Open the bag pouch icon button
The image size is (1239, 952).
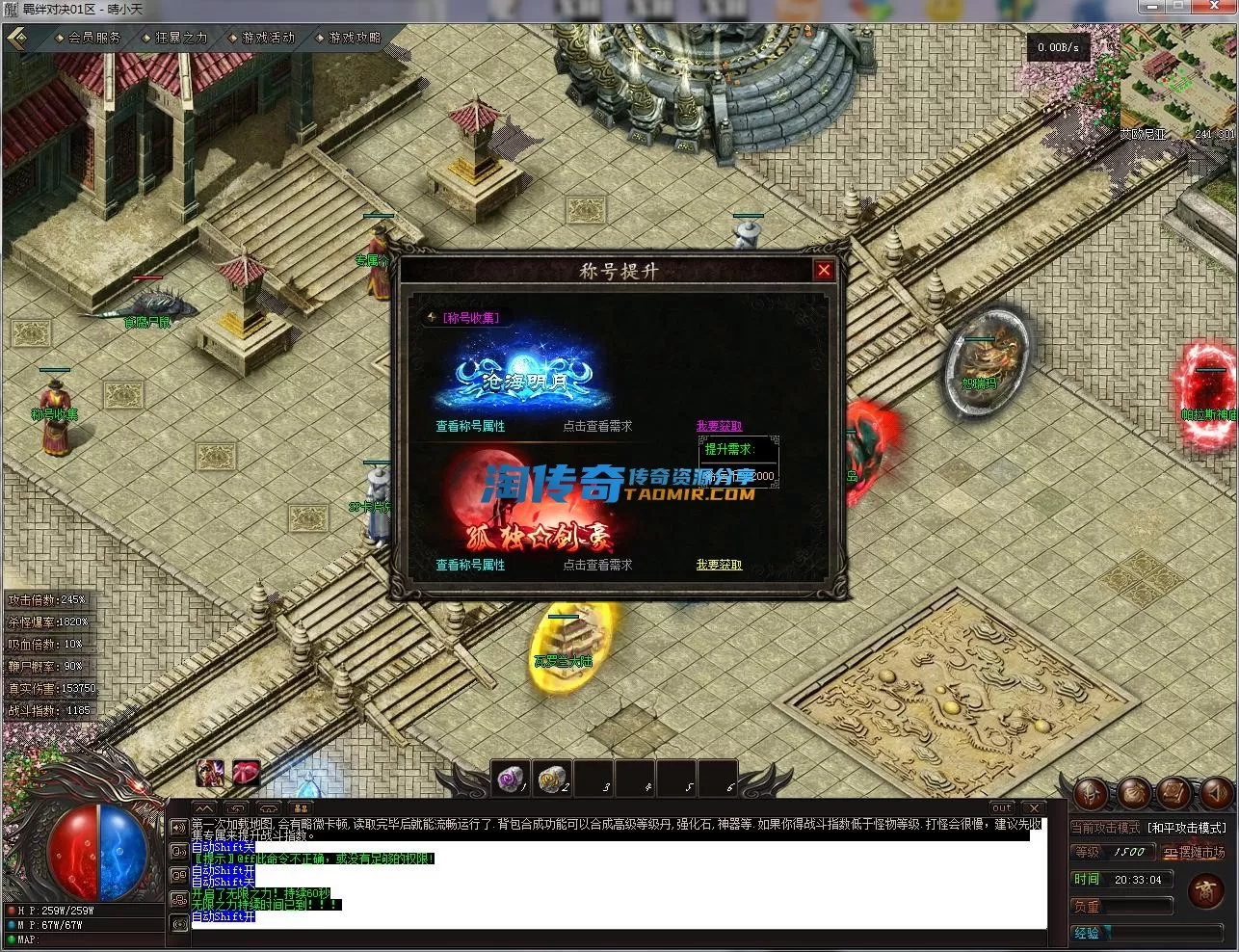coord(1133,793)
